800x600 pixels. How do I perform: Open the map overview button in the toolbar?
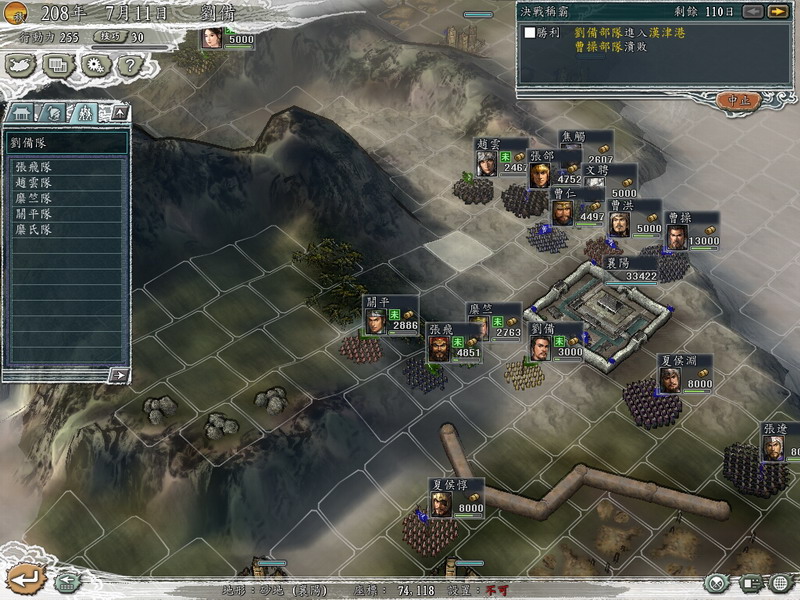point(22,65)
